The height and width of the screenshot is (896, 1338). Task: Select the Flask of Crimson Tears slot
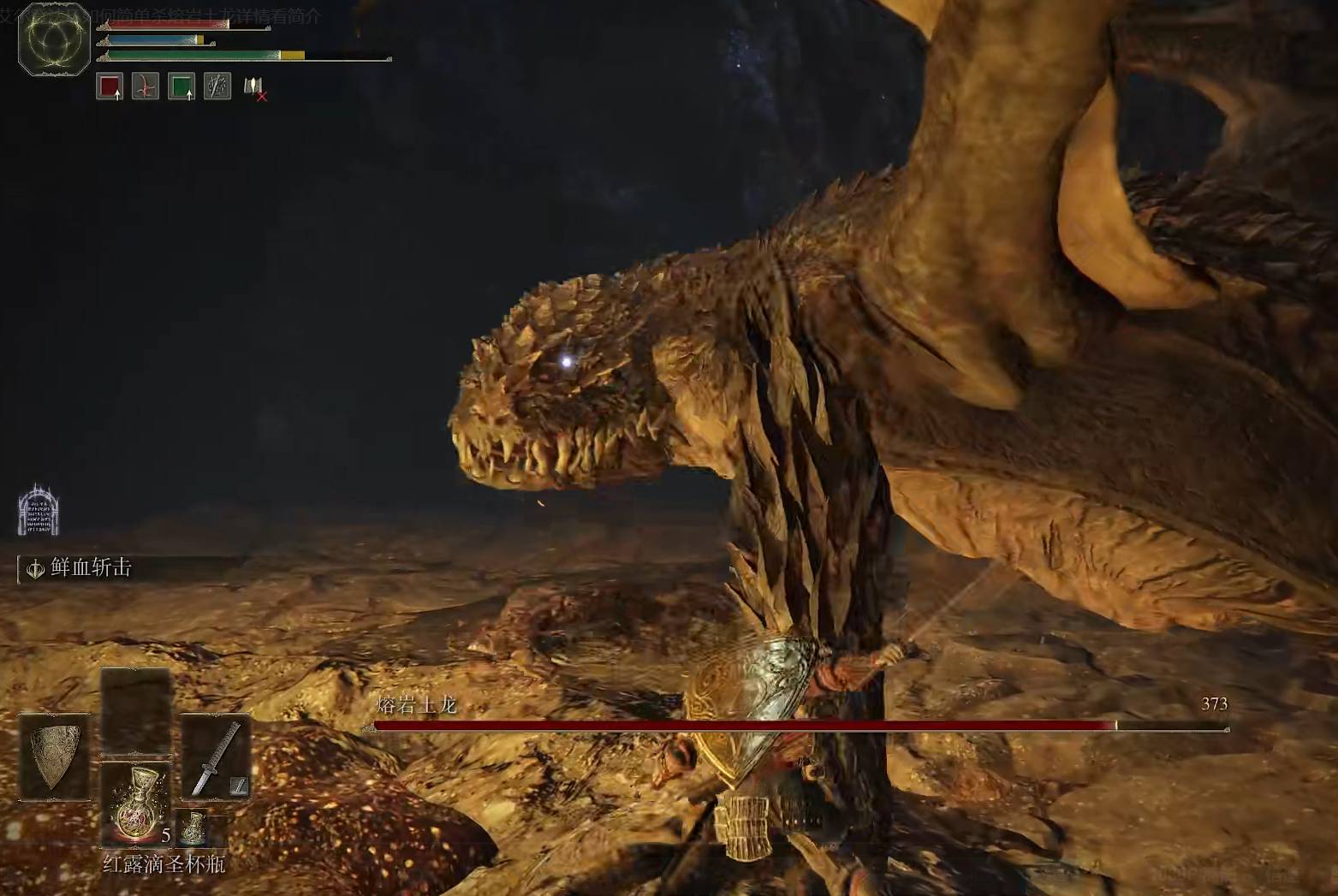135,804
